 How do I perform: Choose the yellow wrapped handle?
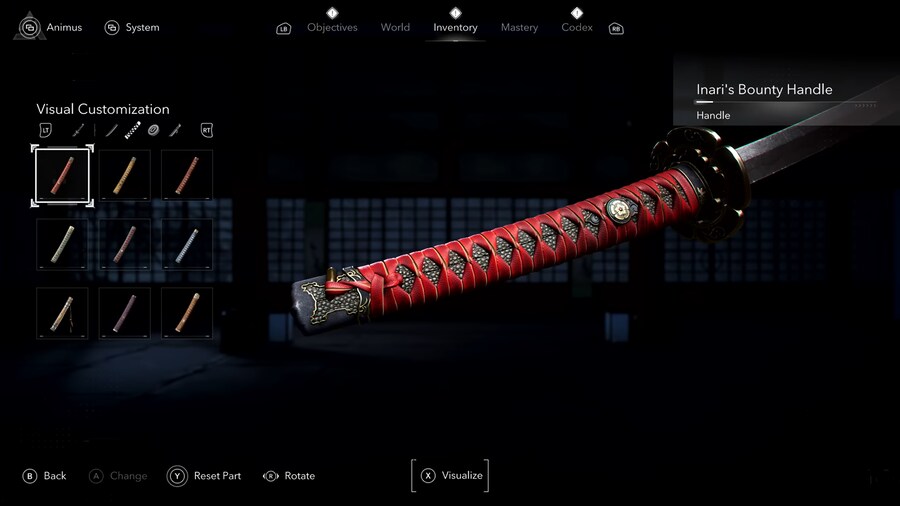point(124,175)
